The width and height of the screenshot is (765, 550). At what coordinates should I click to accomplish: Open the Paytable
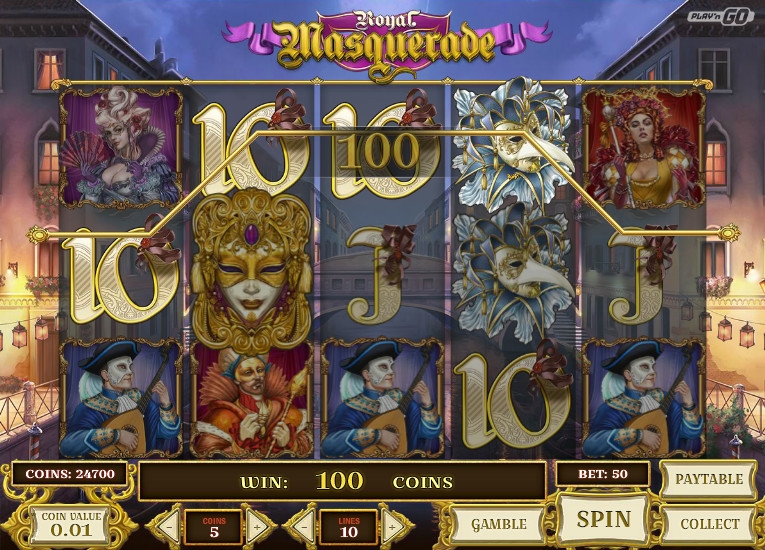click(x=709, y=479)
